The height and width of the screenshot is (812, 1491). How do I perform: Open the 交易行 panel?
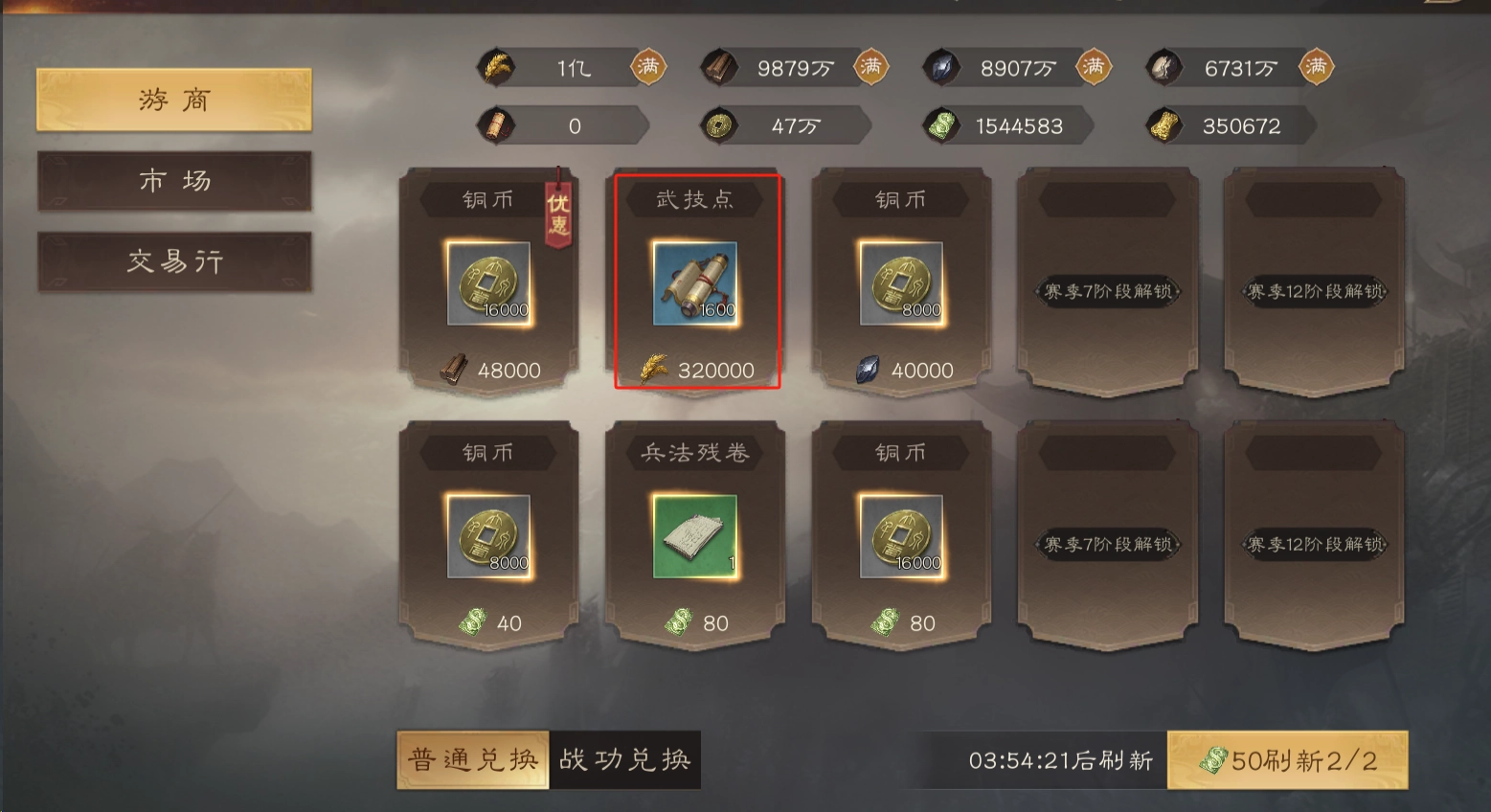pos(173,260)
